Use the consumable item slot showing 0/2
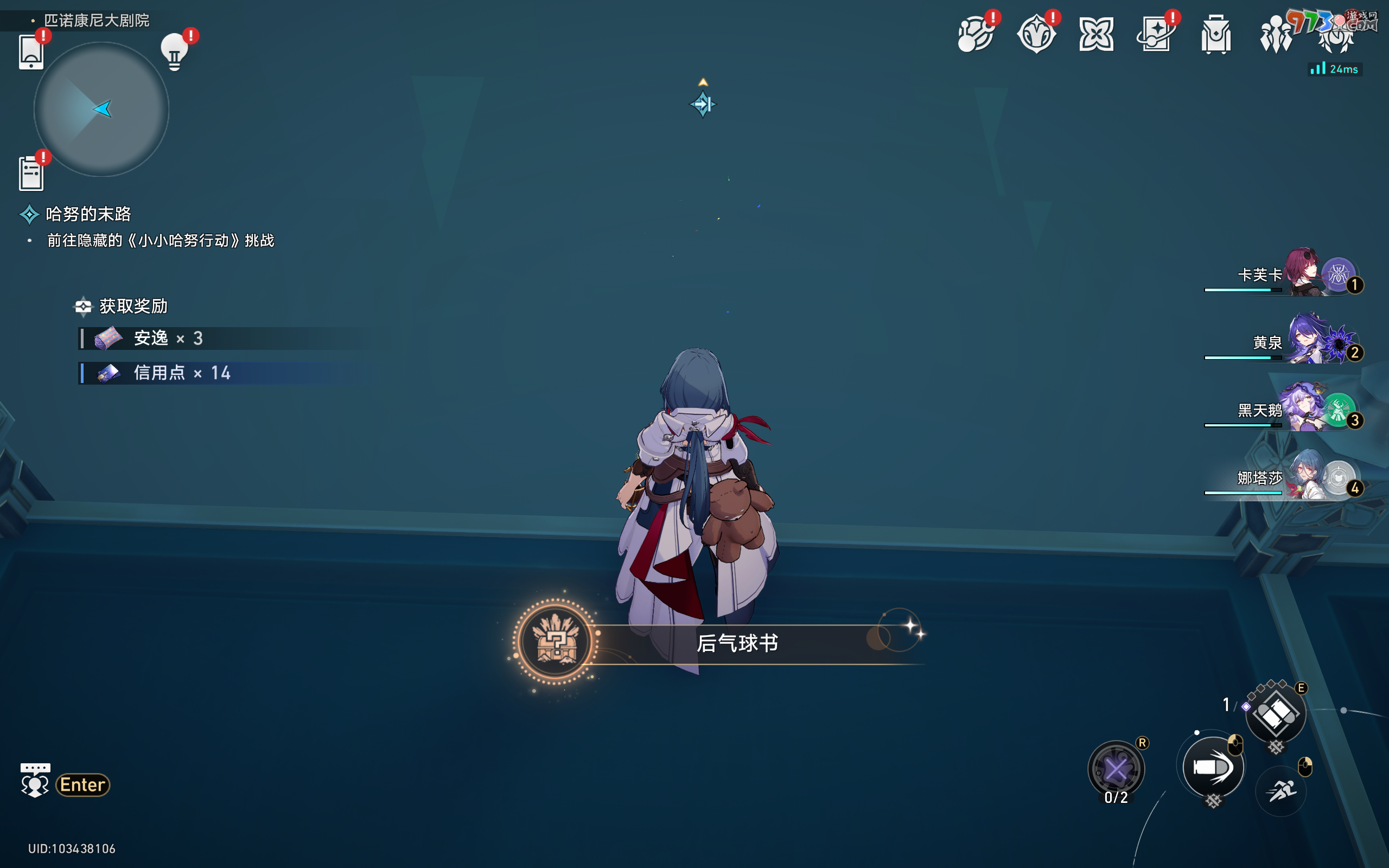This screenshot has width=1389, height=868. click(1116, 769)
